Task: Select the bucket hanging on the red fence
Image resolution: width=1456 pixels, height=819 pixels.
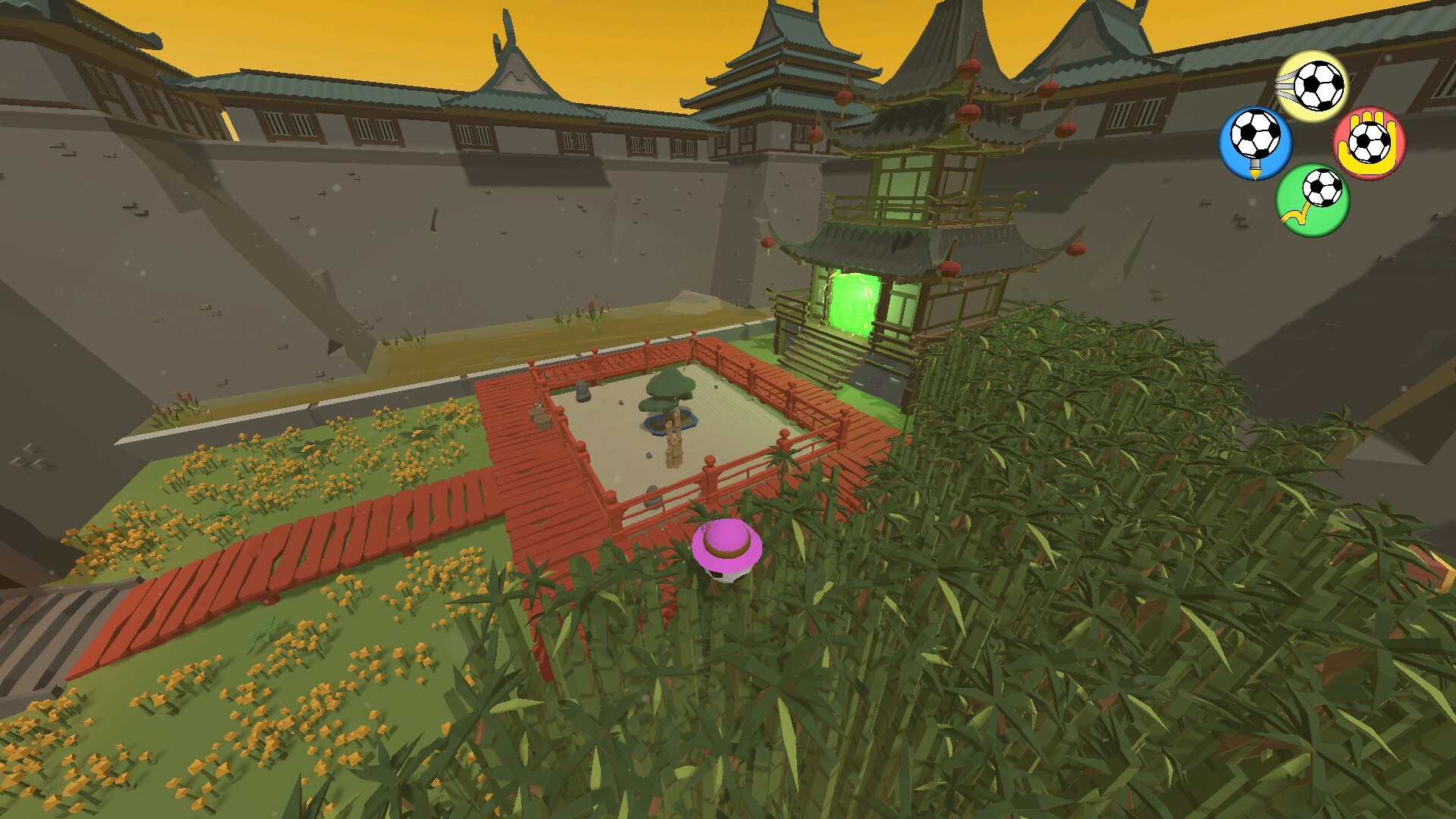Action: point(540,418)
